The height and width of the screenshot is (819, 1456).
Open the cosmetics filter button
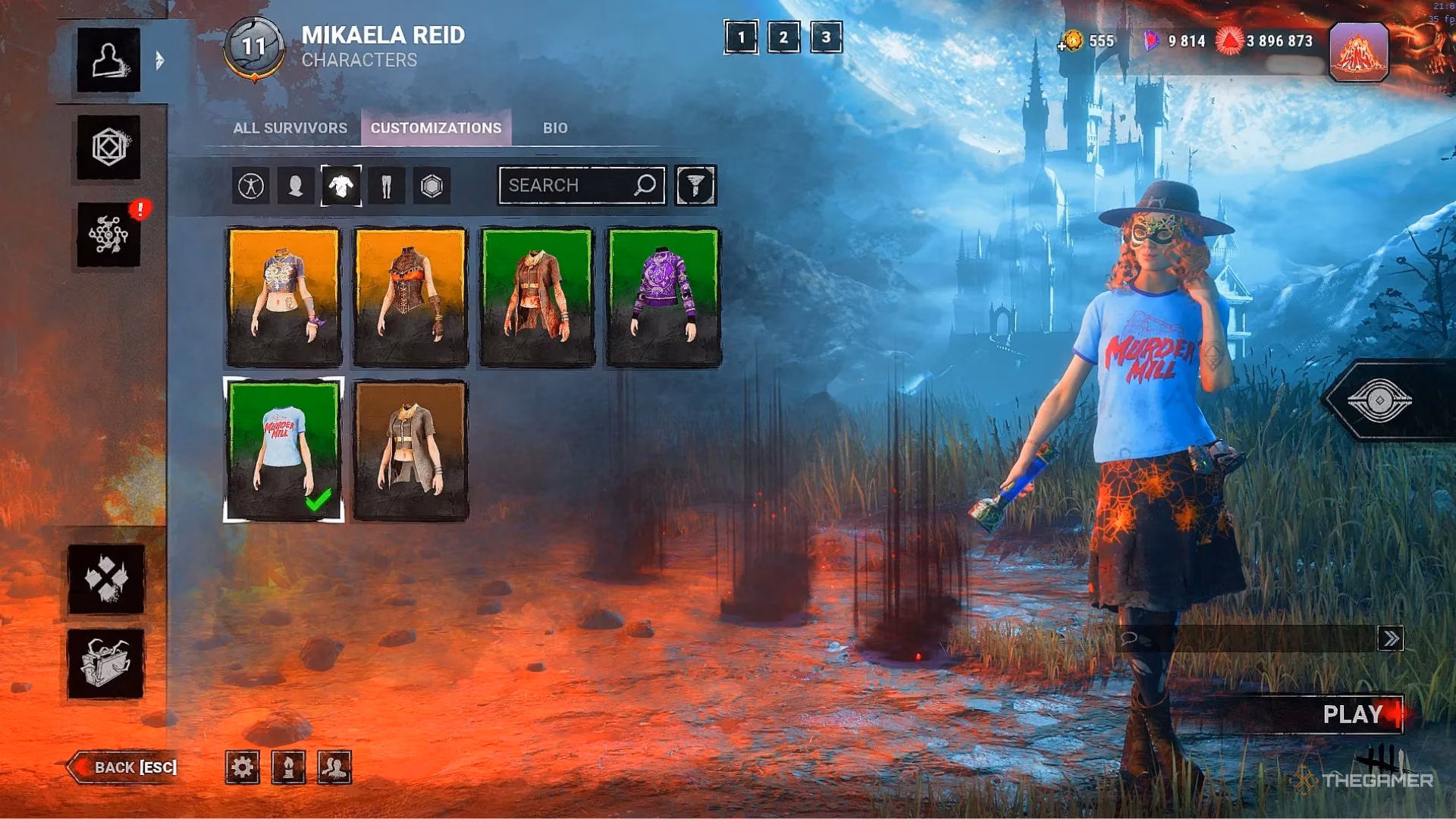point(695,186)
